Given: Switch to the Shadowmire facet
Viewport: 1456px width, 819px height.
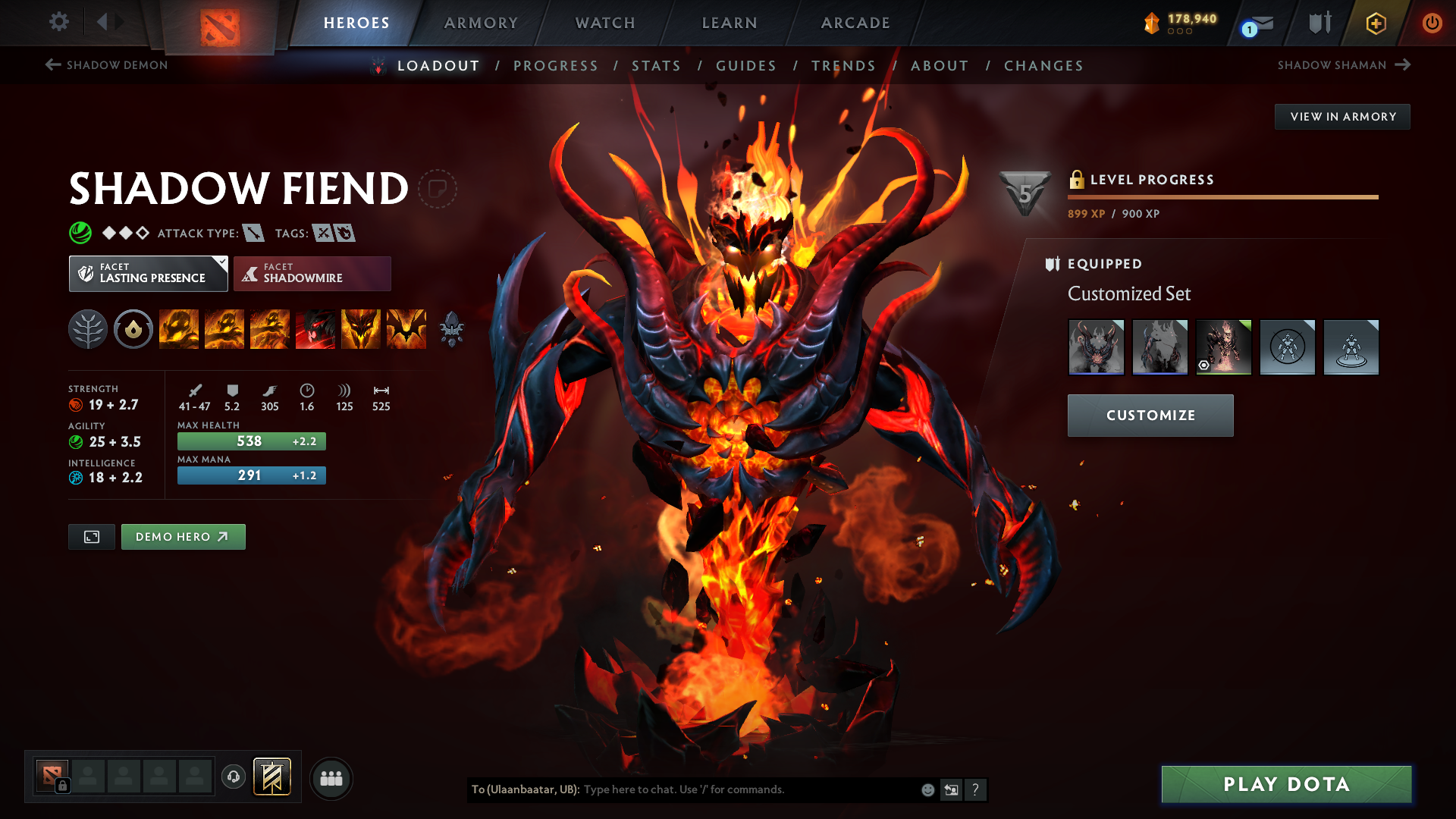Looking at the screenshot, I should point(312,273).
